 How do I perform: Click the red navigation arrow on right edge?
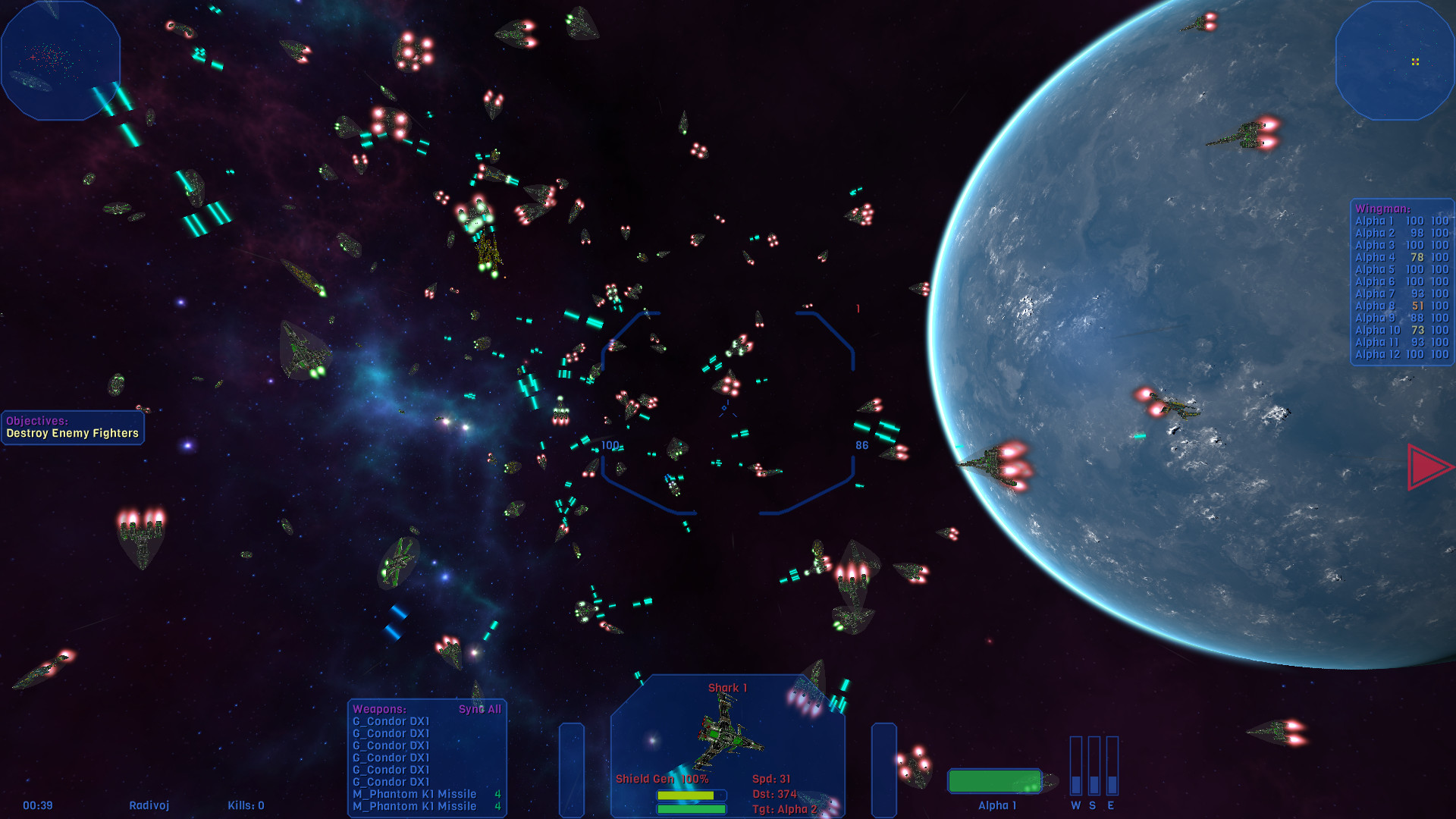coord(1424,466)
